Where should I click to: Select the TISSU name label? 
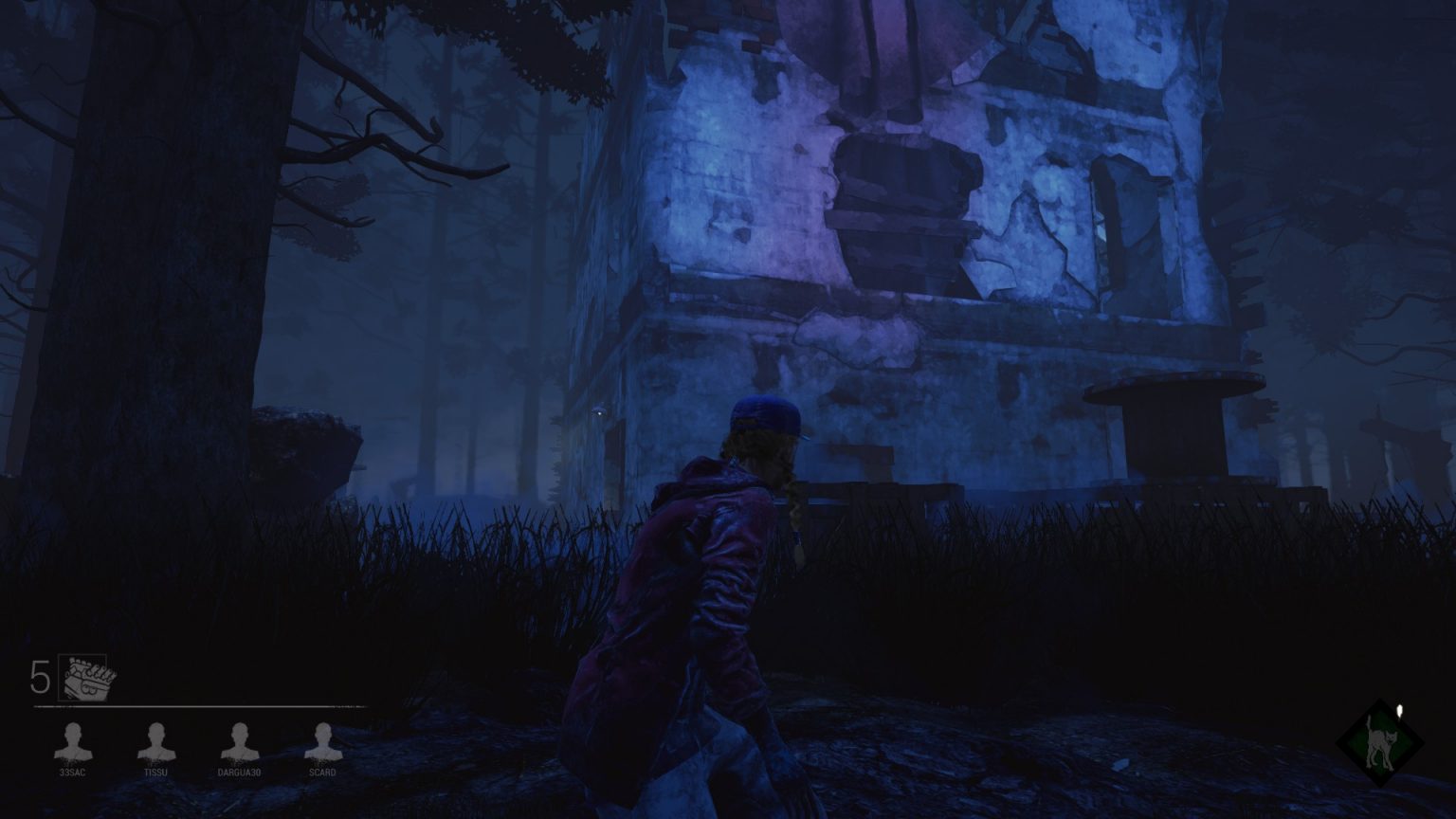click(x=156, y=773)
